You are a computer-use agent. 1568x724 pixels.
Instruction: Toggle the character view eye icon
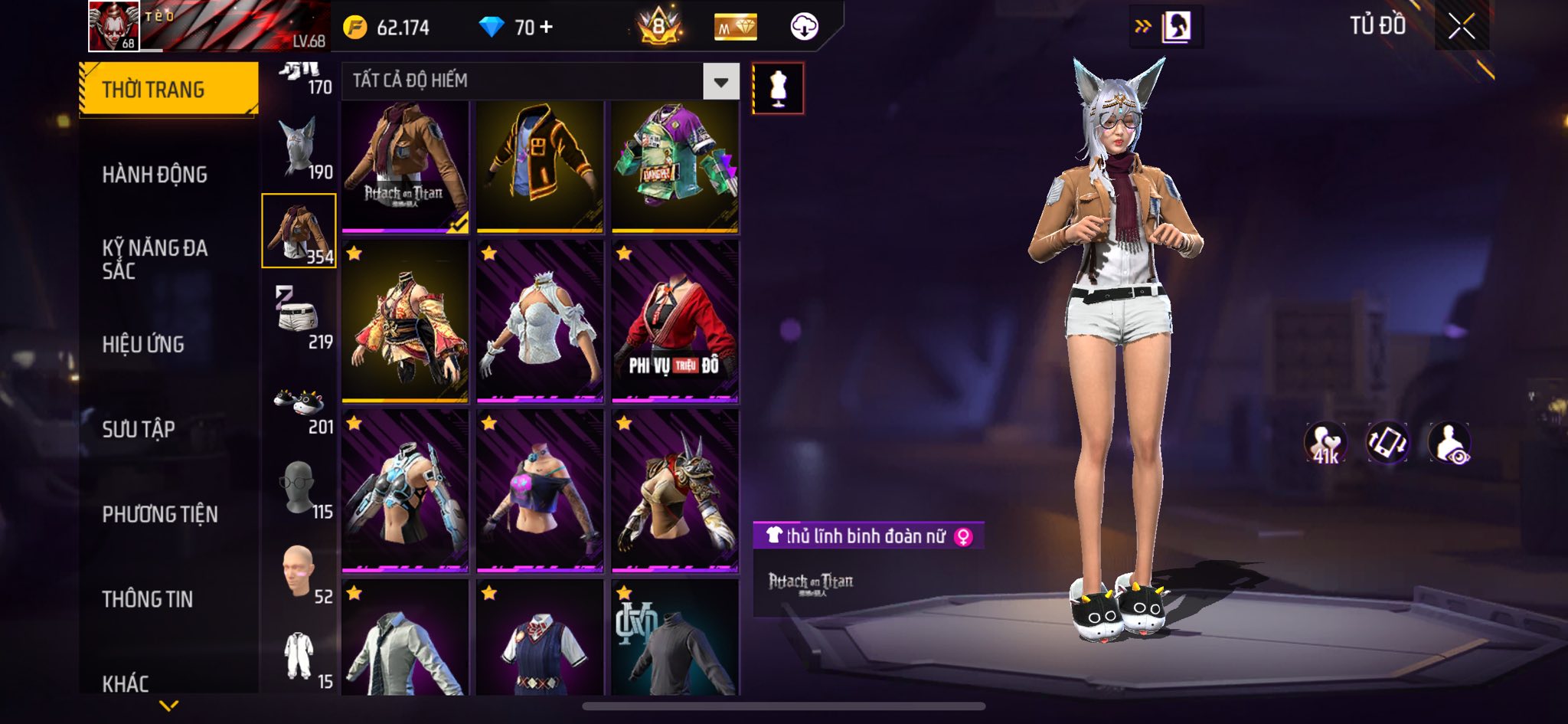point(1449,444)
